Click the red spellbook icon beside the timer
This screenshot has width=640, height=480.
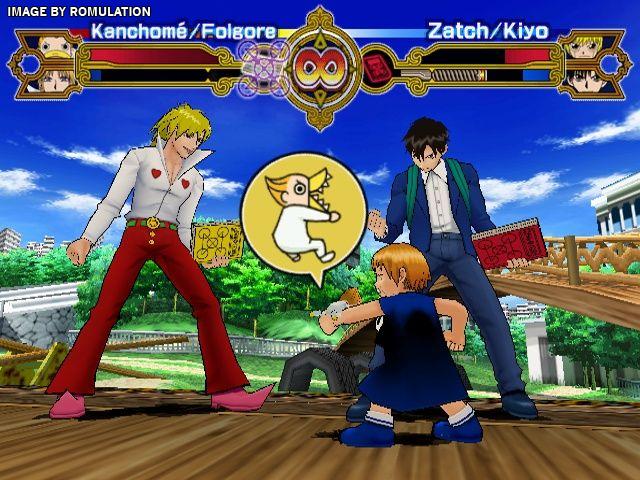click(x=376, y=68)
